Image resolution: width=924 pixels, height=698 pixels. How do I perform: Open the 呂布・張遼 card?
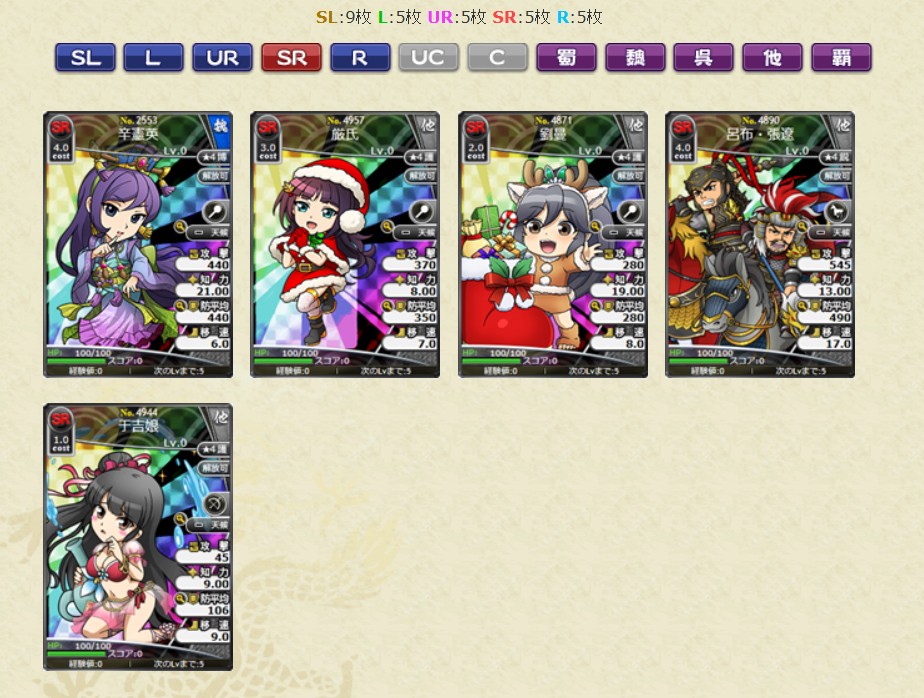(x=760, y=244)
